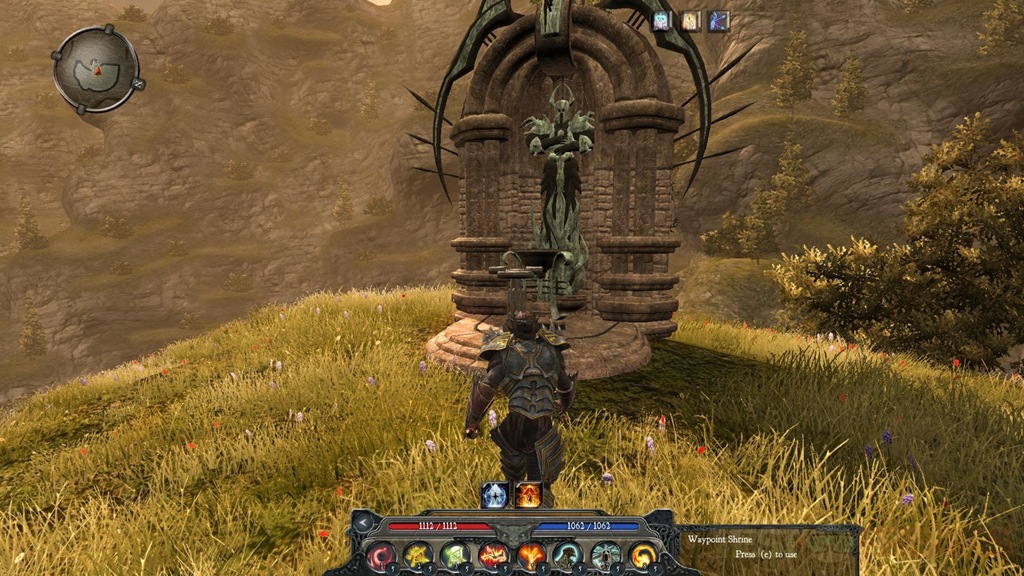Screen dimensions: 1024x576
Task: Click the blue star aura icon above the hotbar
Action: point(495,494)
